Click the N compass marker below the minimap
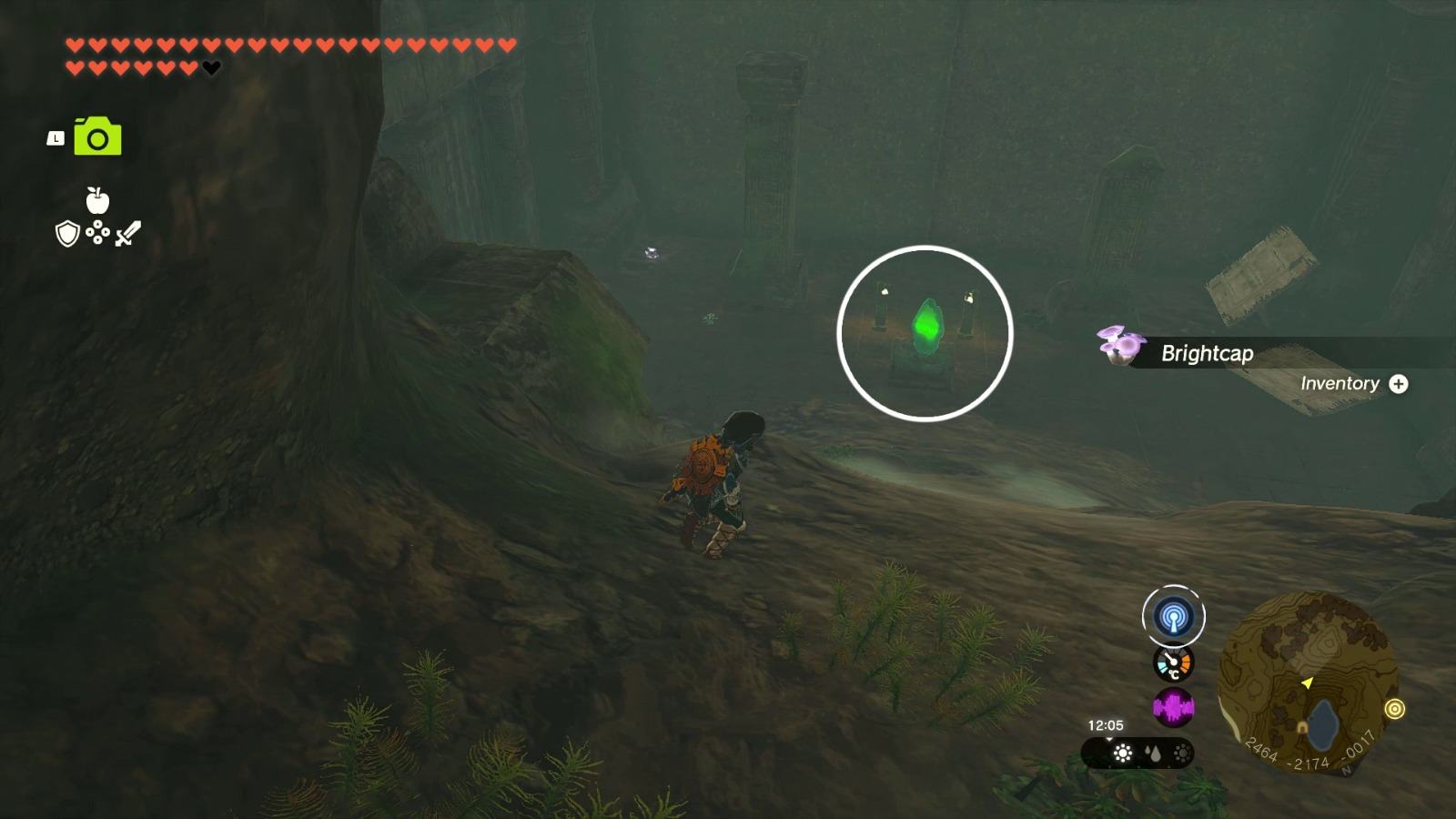The height and width of the screenshot is (819, 1456). click(1347, 768)
